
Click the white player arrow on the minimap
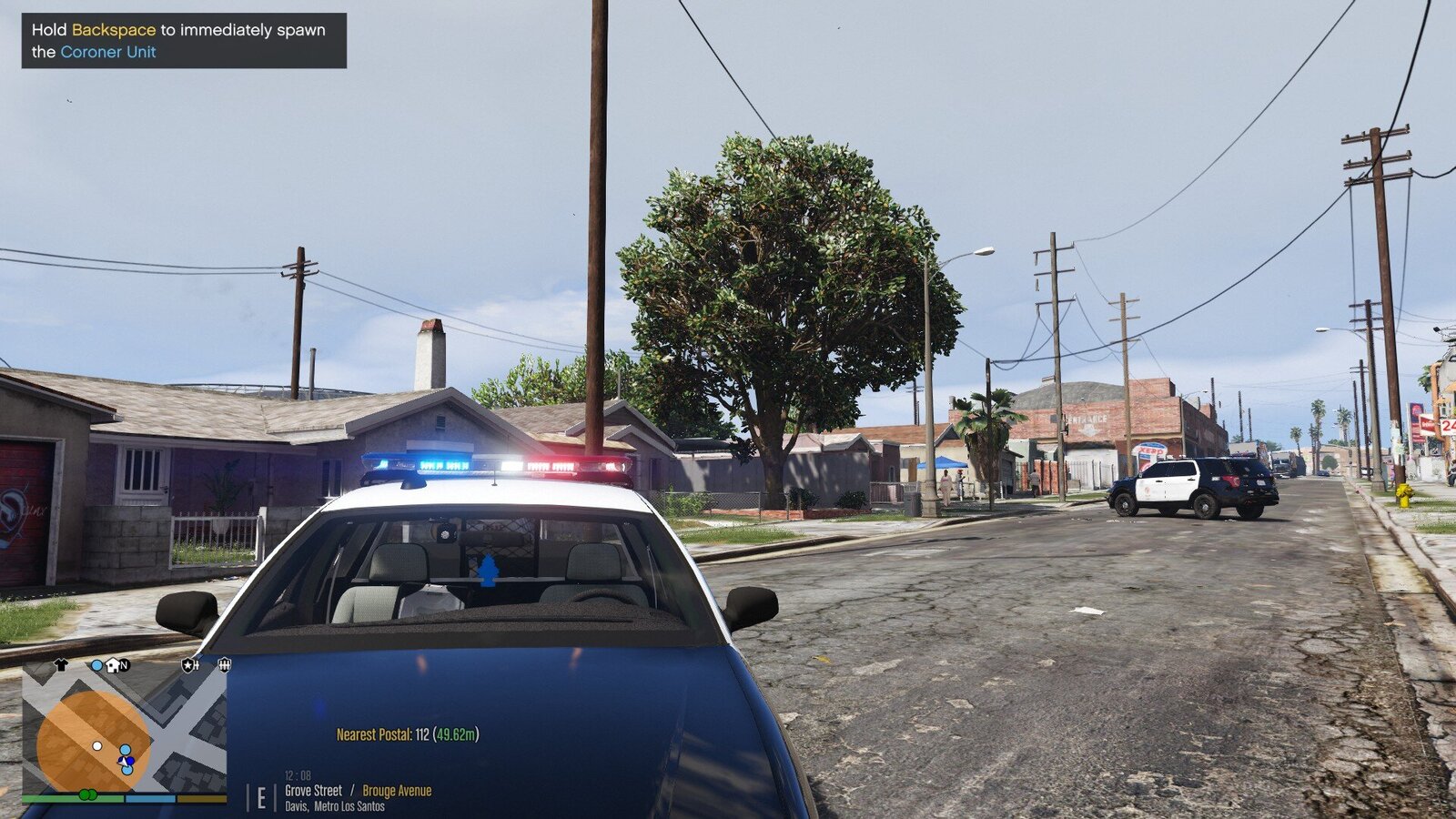click(122, 763)
